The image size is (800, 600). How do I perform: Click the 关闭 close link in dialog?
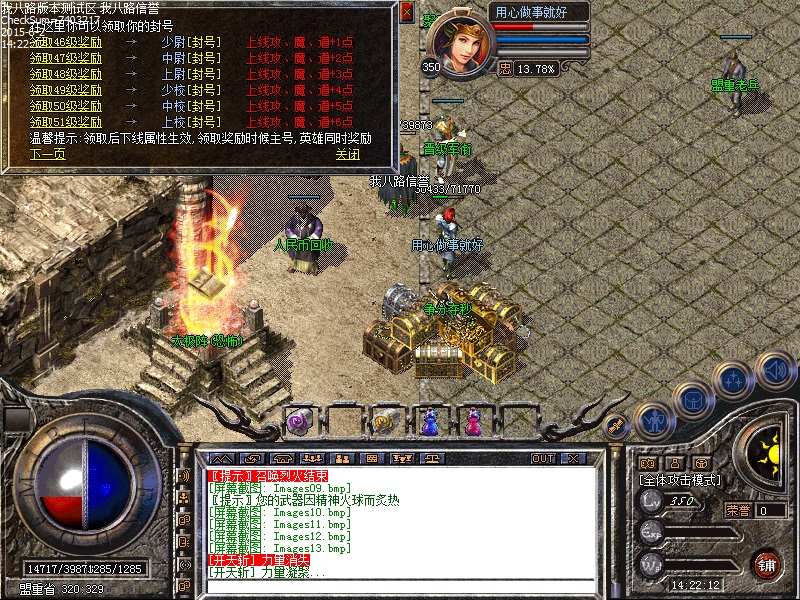click(x=347, y=155)
